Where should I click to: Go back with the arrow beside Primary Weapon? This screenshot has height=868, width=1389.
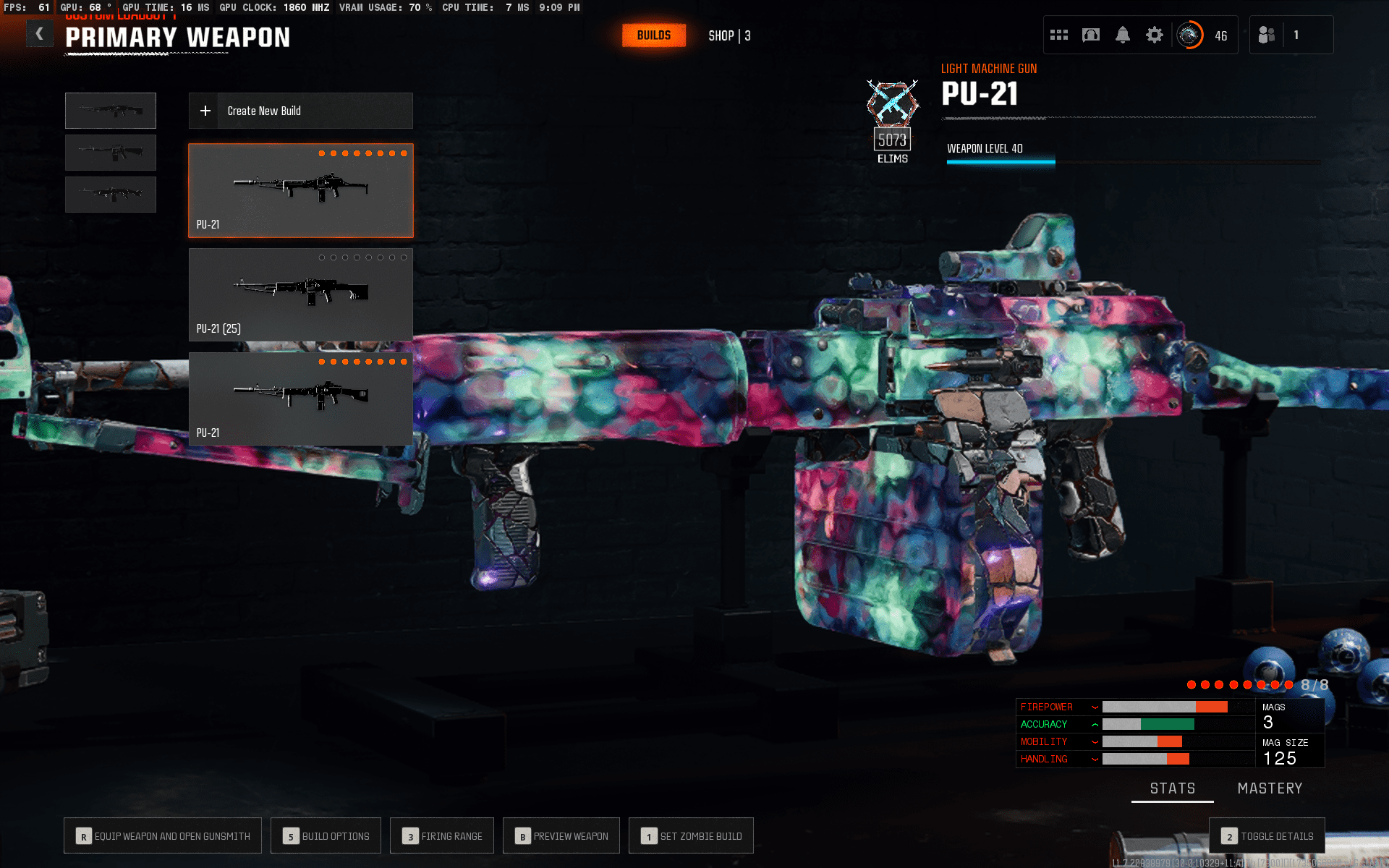click(40, 33)
